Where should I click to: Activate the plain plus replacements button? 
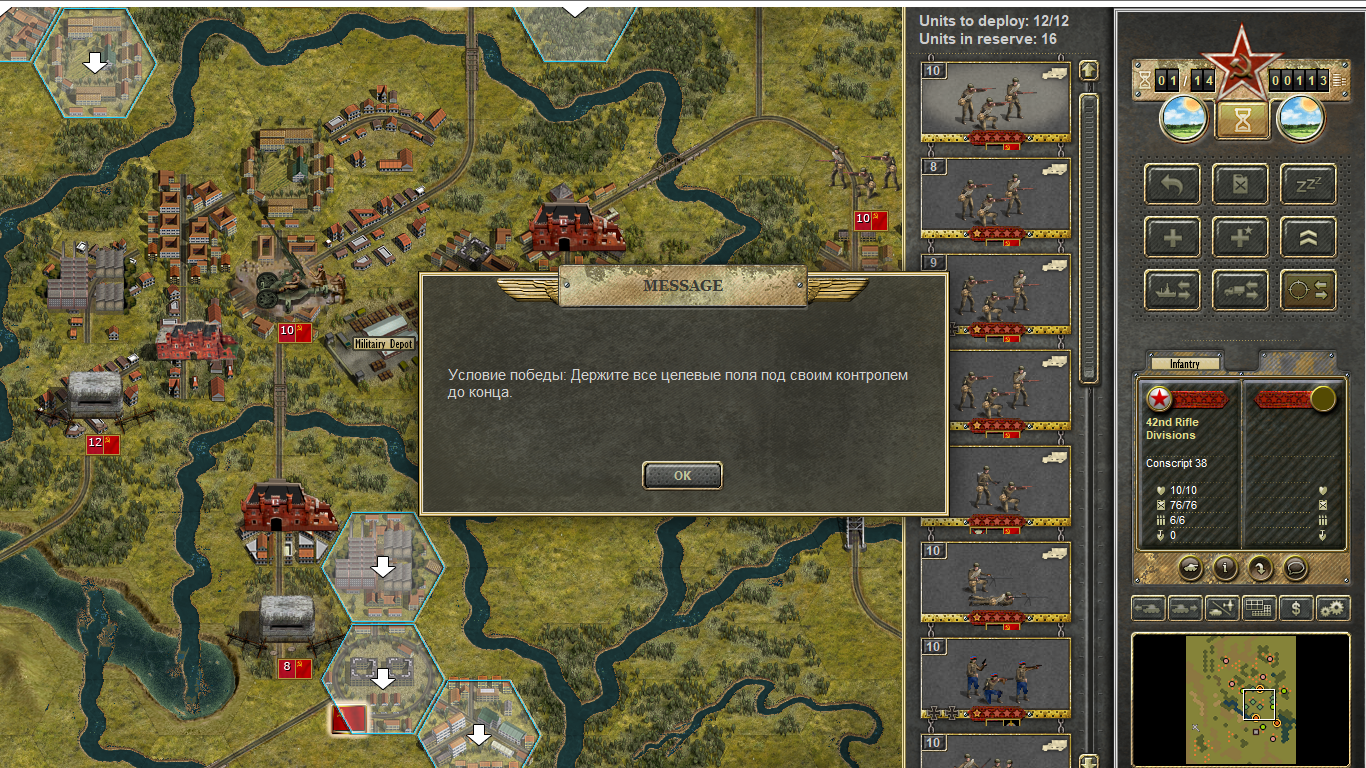pos(1172,238)
